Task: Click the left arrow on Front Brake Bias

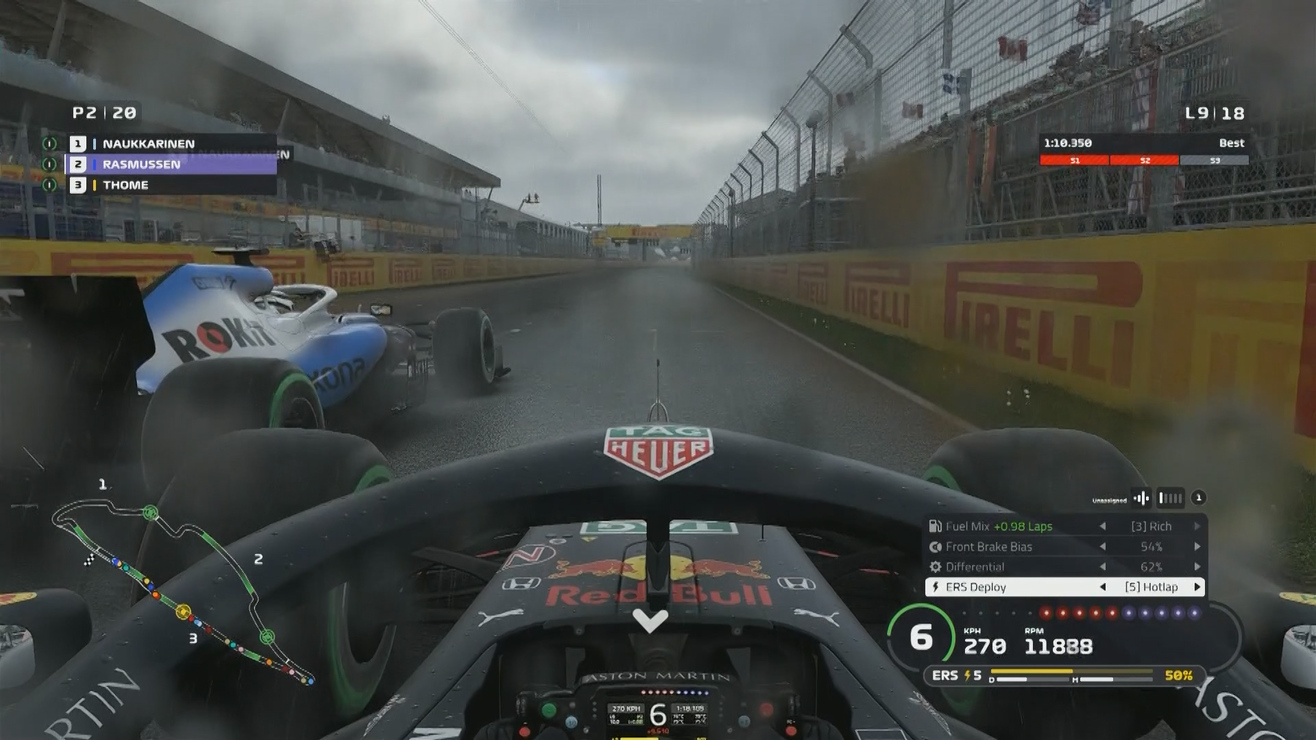Action: 1104,546
